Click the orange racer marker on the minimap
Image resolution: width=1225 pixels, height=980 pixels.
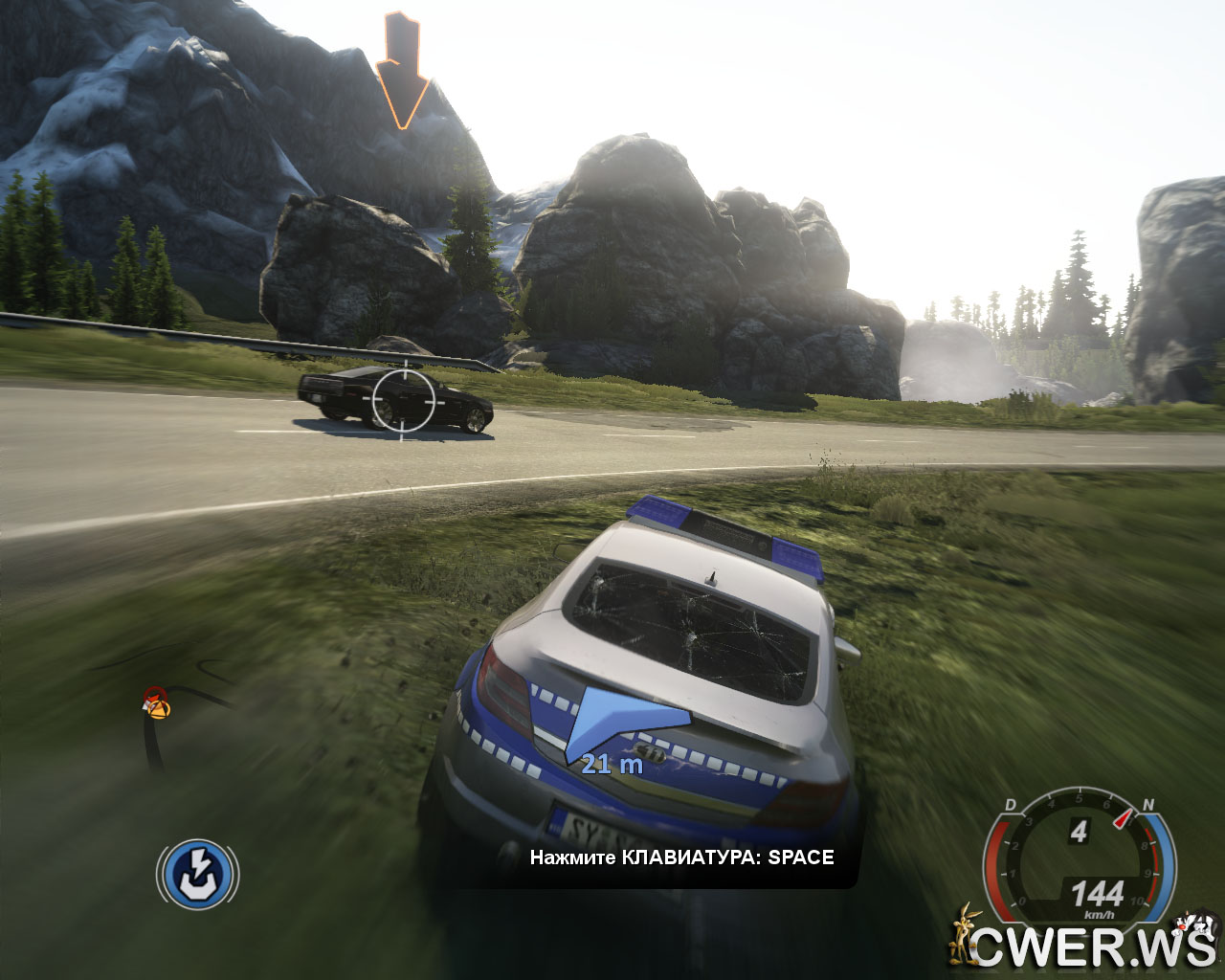pos(156,703)
